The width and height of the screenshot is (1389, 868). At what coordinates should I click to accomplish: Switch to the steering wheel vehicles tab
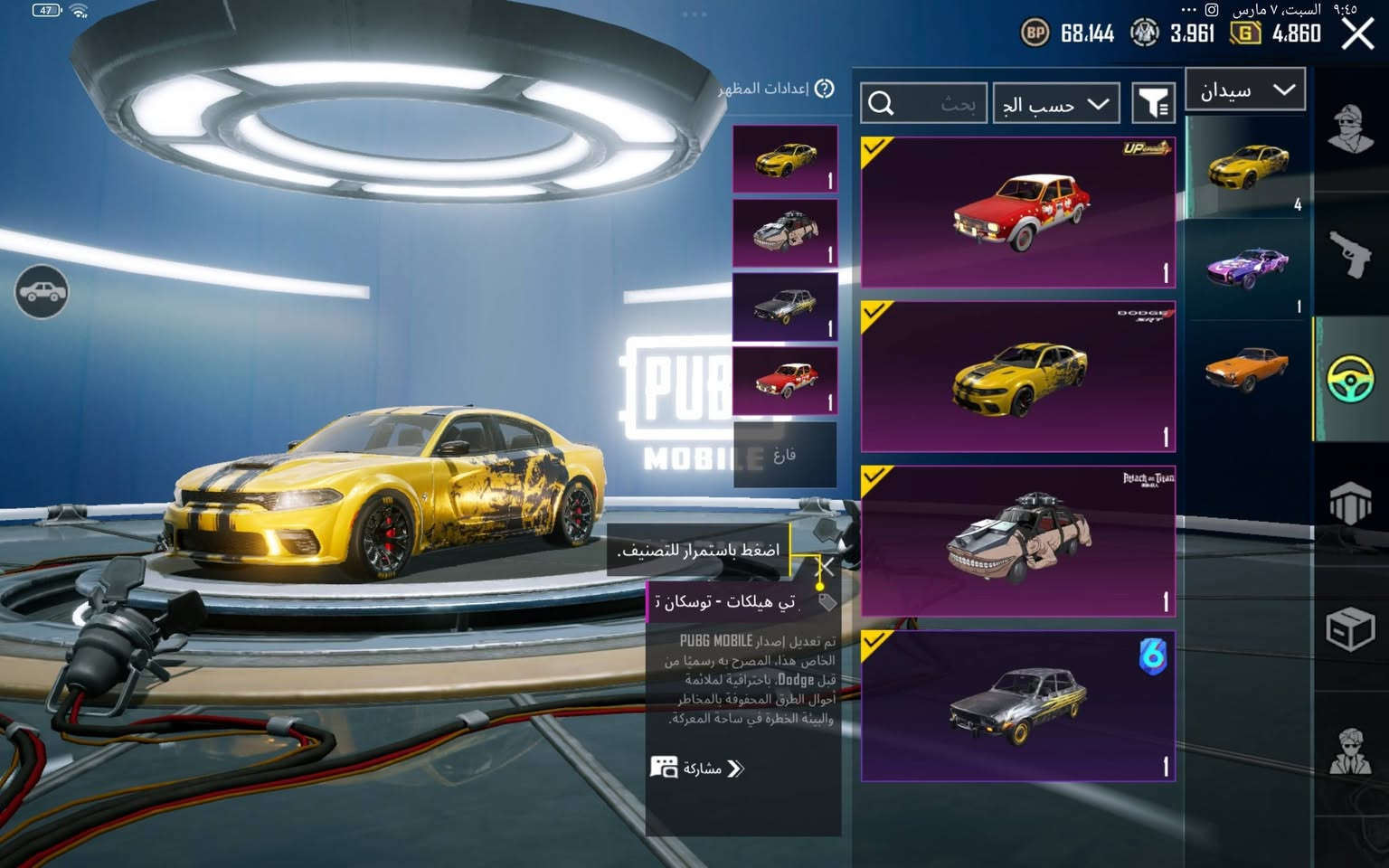pos(1350,378)
